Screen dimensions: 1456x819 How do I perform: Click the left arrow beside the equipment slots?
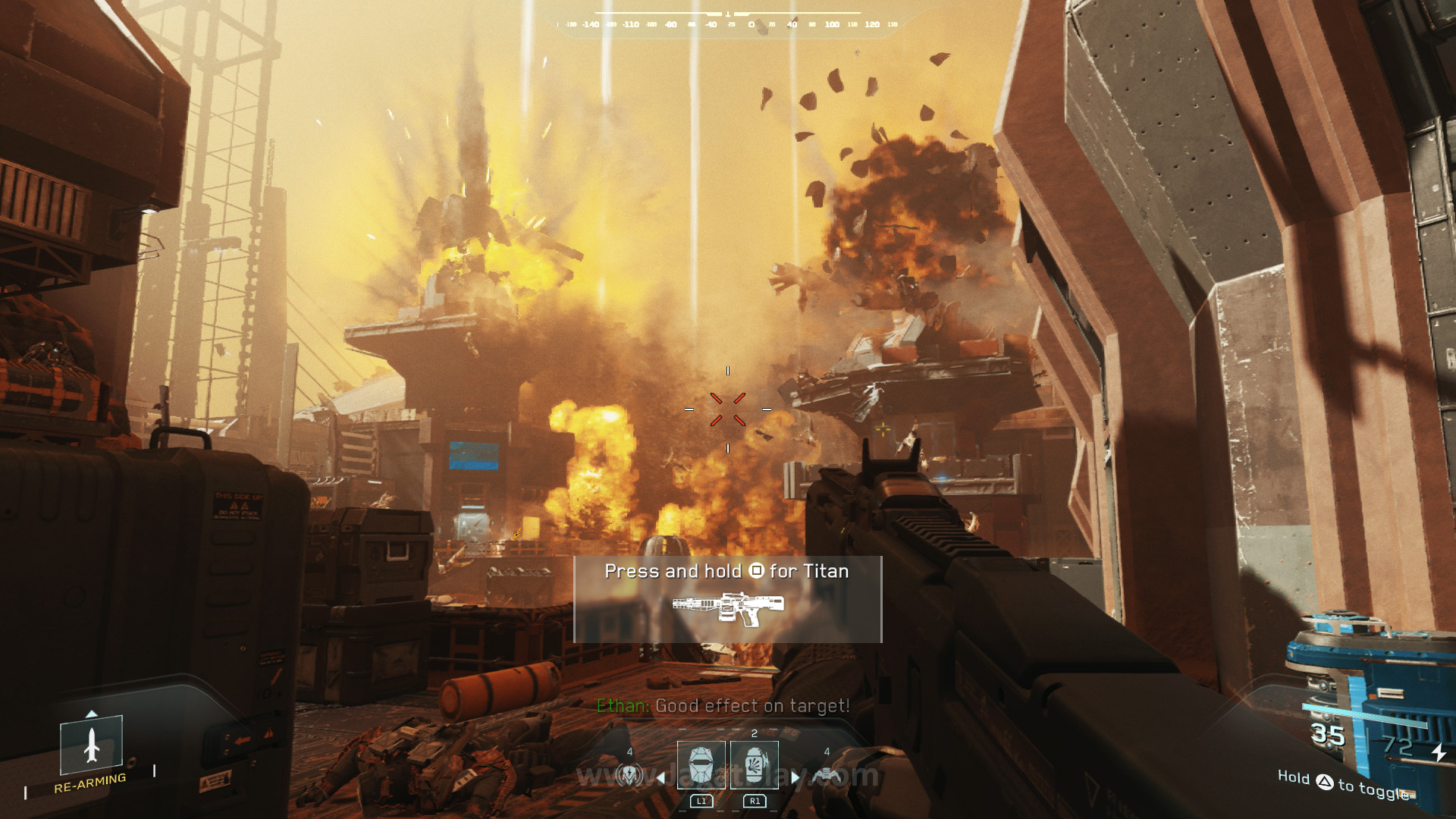tap(661, 777)
